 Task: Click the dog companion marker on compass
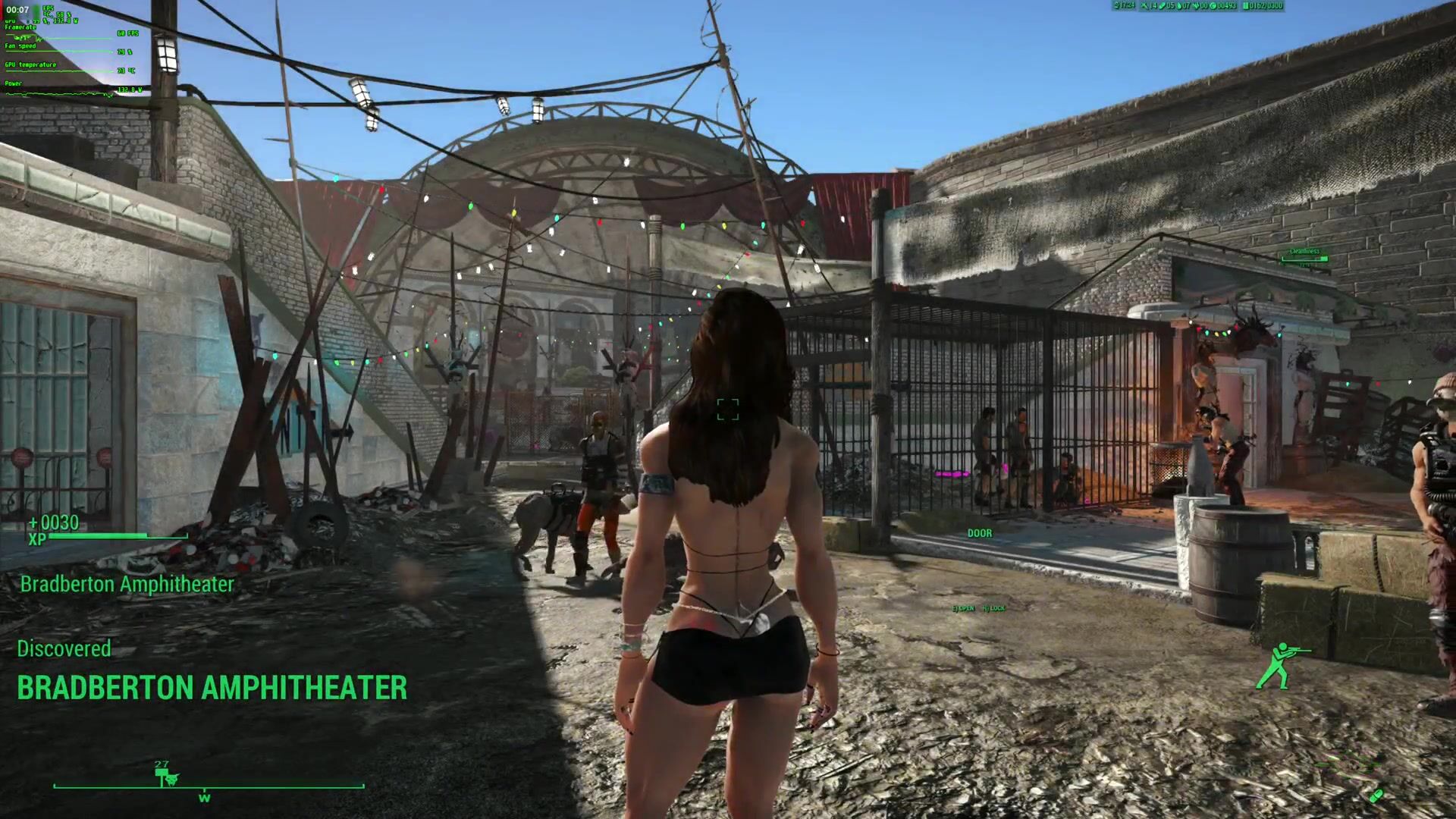click(172, 779)
